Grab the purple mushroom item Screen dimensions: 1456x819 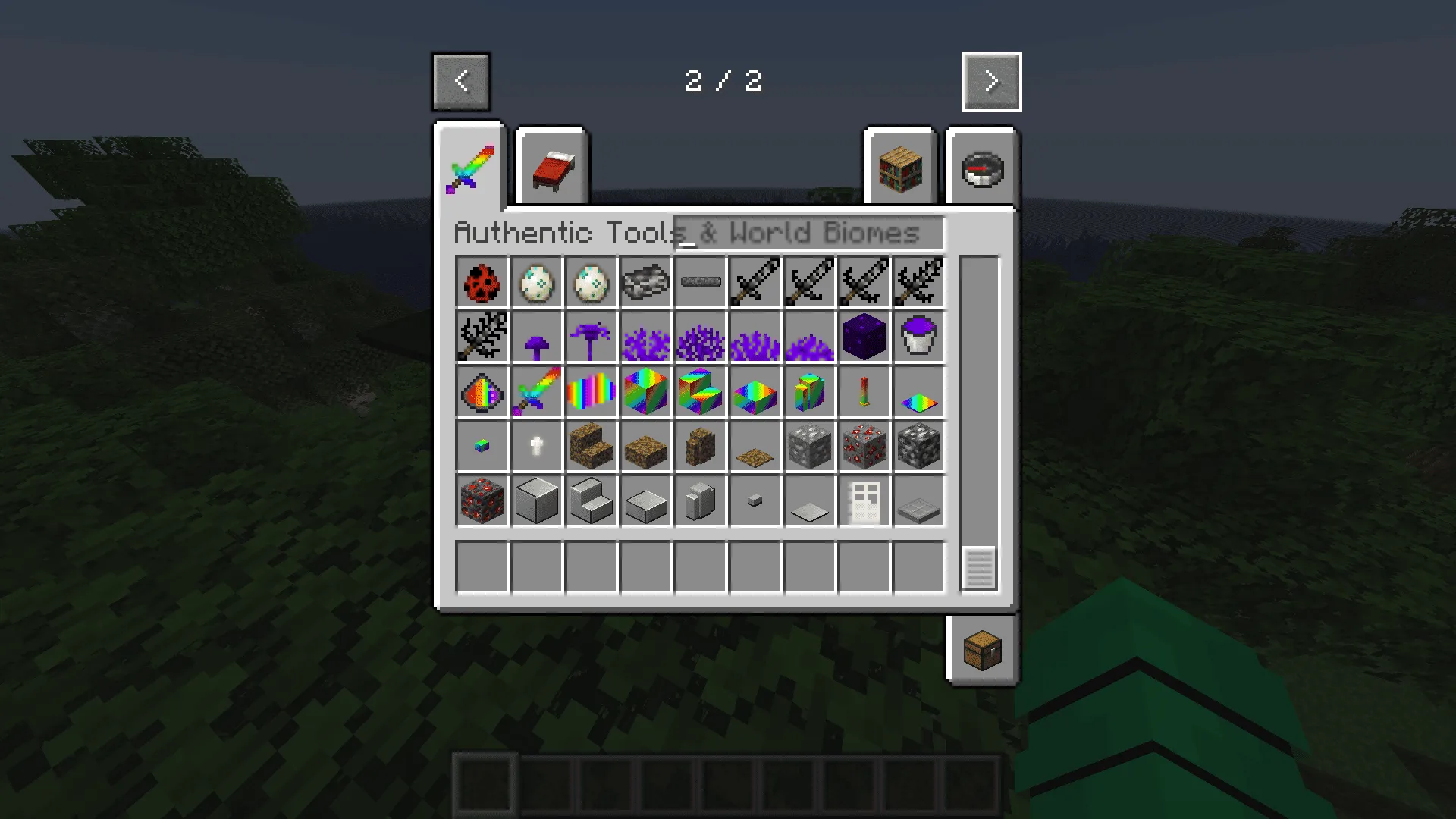pos(537,336)
